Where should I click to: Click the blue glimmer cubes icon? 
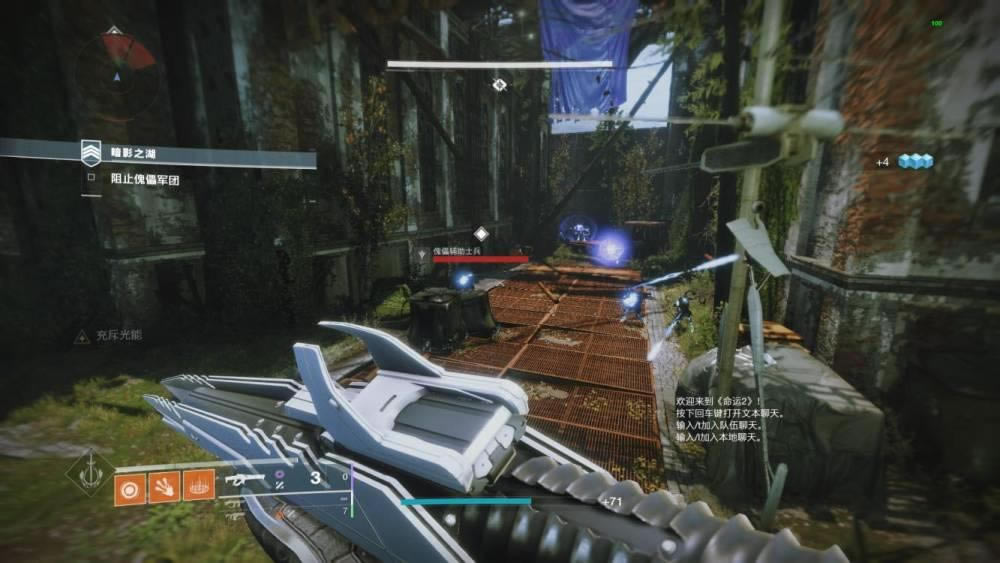click(914, 161)
